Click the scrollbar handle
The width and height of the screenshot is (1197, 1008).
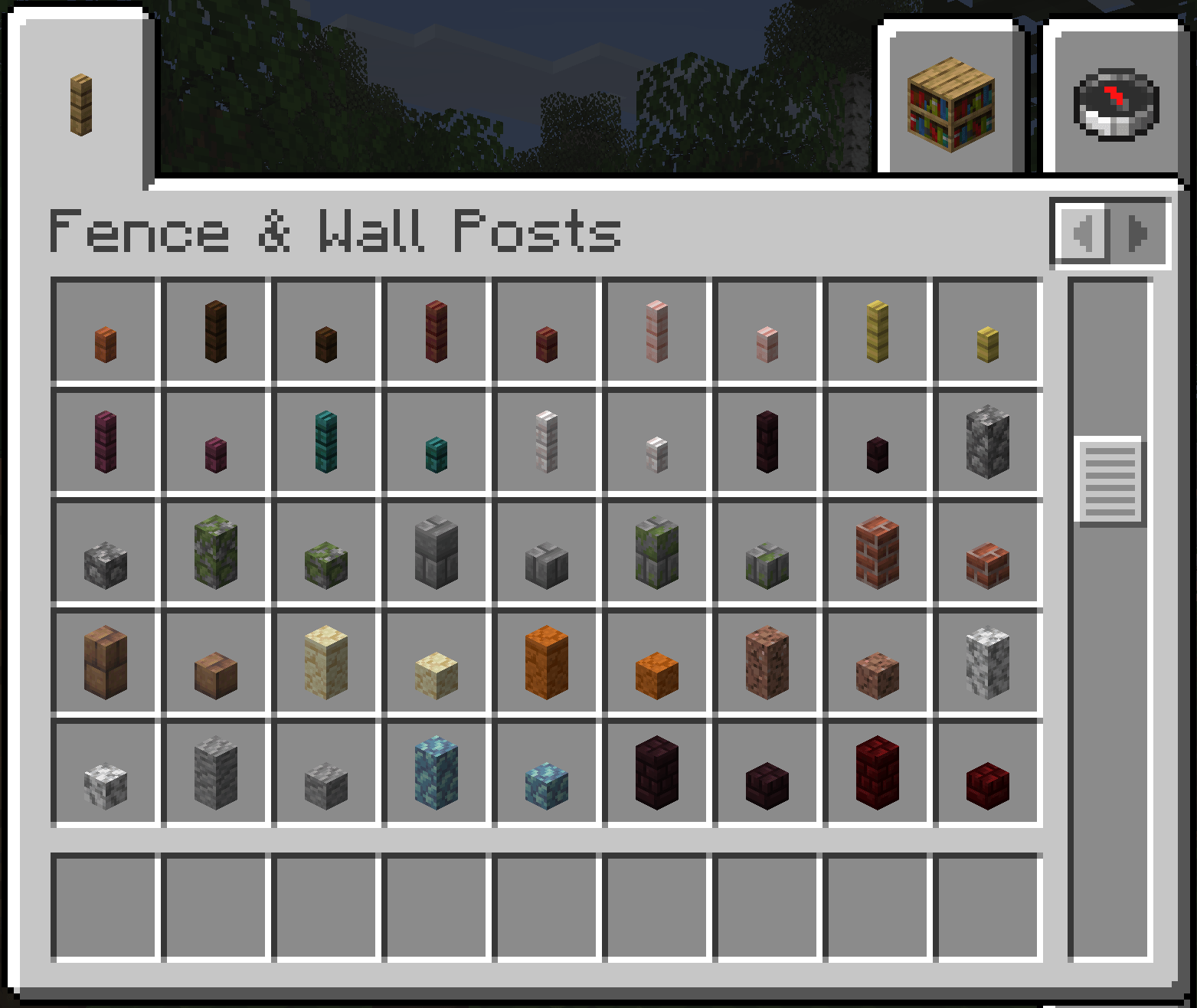[x=1108, y=479]
